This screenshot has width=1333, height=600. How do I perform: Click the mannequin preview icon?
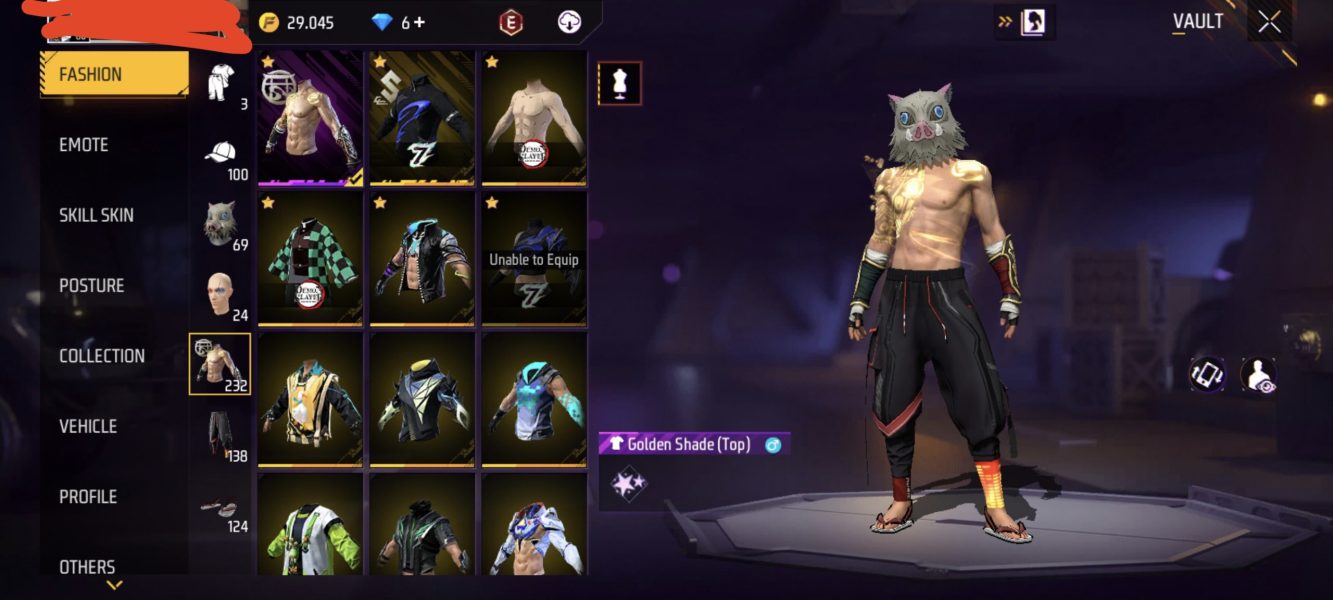[619, 84]
